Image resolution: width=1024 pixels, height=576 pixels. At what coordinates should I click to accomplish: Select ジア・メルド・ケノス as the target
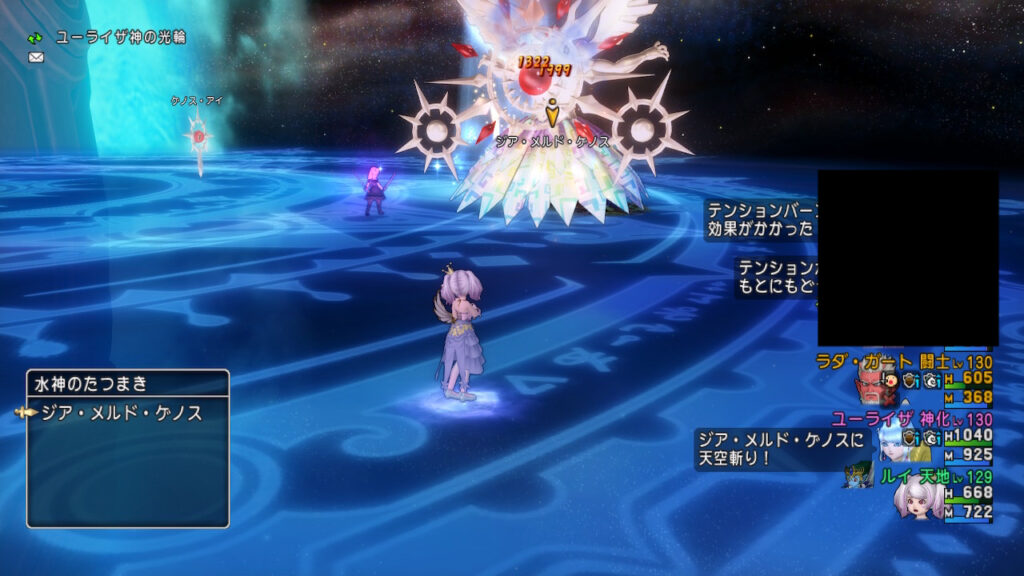(120, 413)
